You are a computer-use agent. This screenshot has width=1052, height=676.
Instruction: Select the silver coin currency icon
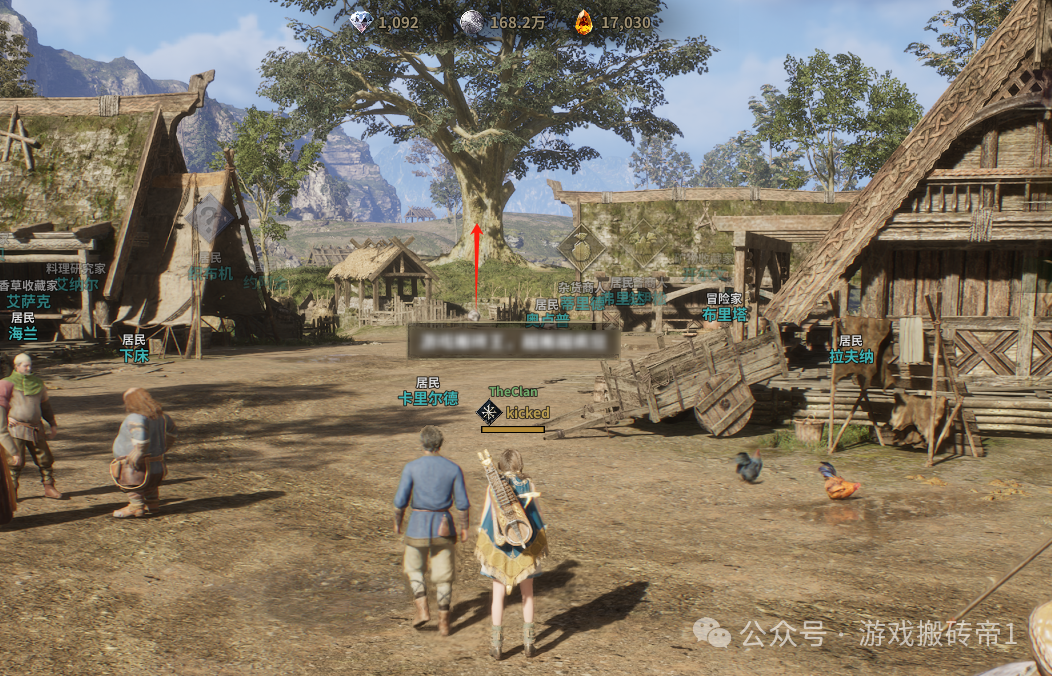point(471,21)
